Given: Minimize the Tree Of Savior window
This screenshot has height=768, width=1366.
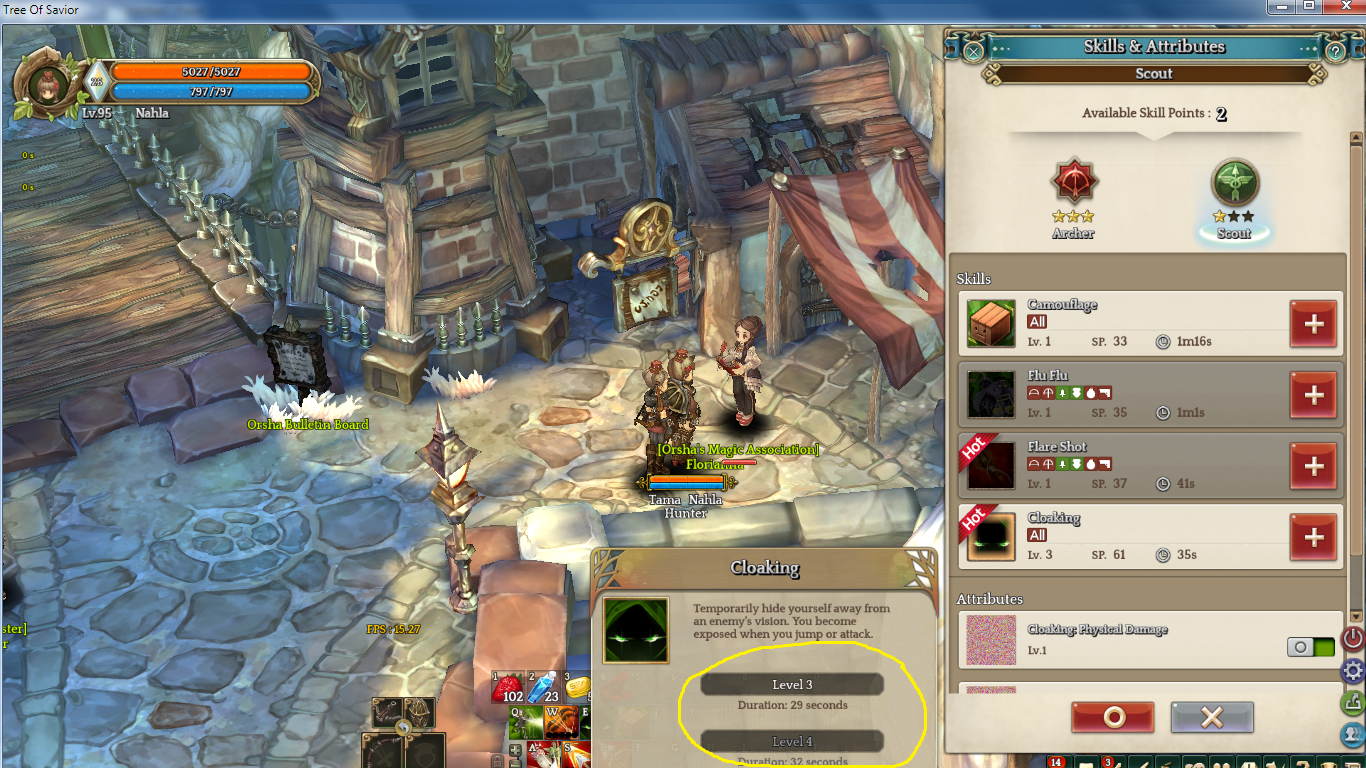Looking at the screenshot, I should click(x=1281, y=7).
